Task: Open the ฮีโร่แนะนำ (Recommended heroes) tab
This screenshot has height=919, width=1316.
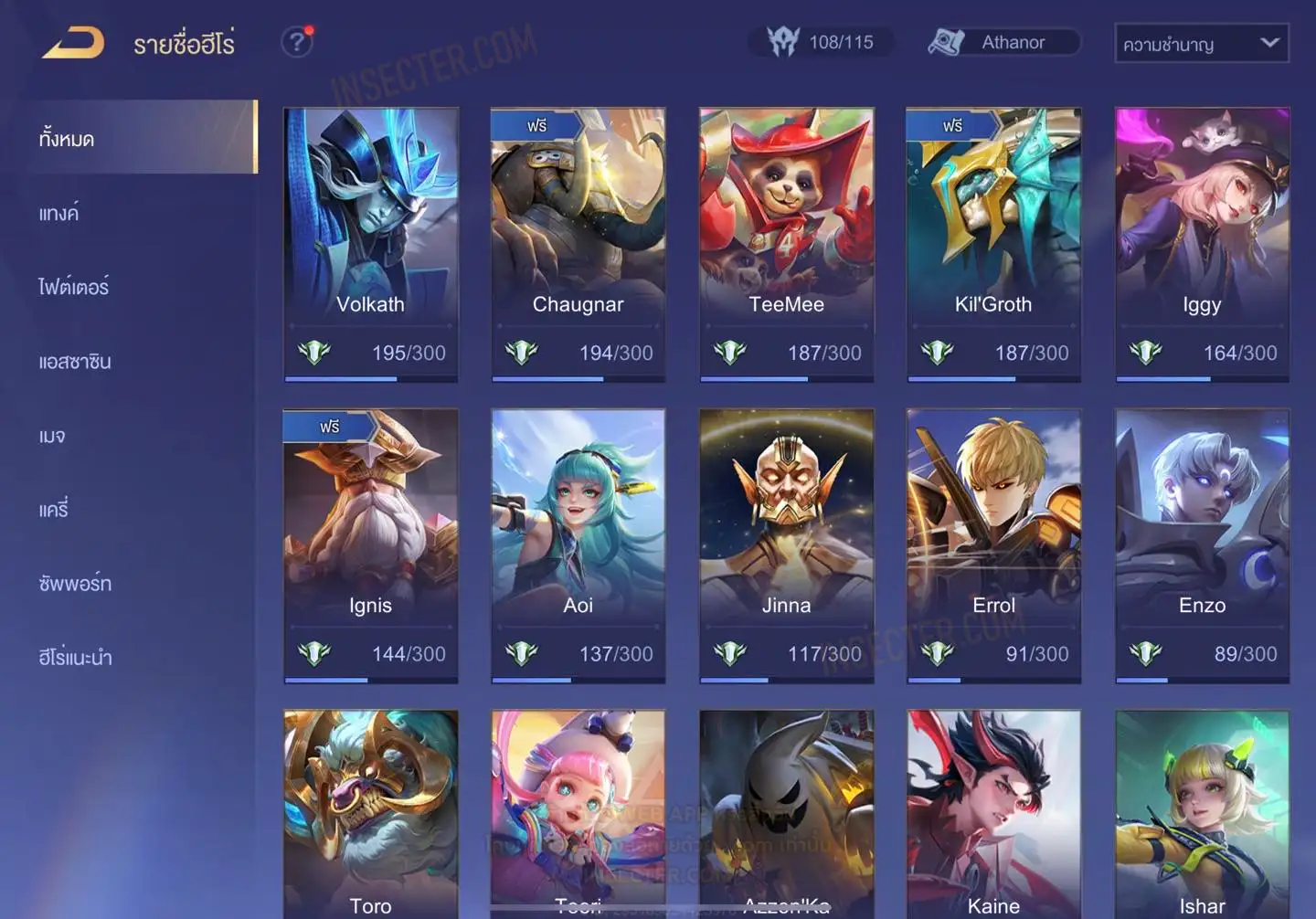Action: click(x=76, y=658)
